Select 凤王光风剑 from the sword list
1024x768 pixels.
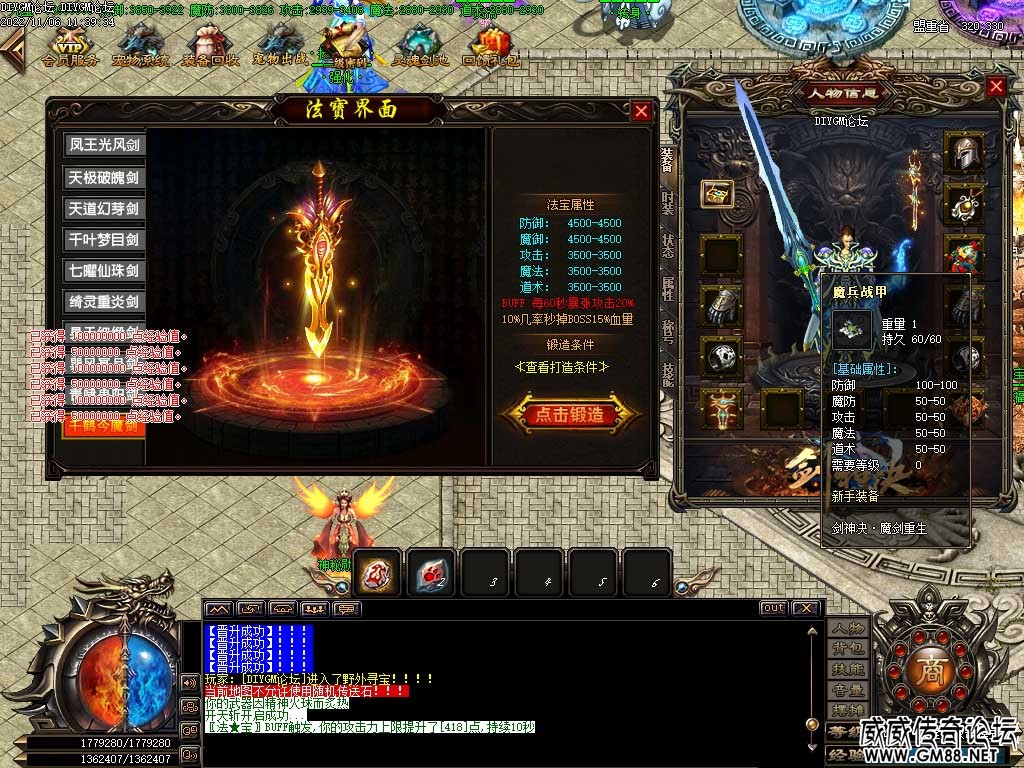(x=104, y=145)
